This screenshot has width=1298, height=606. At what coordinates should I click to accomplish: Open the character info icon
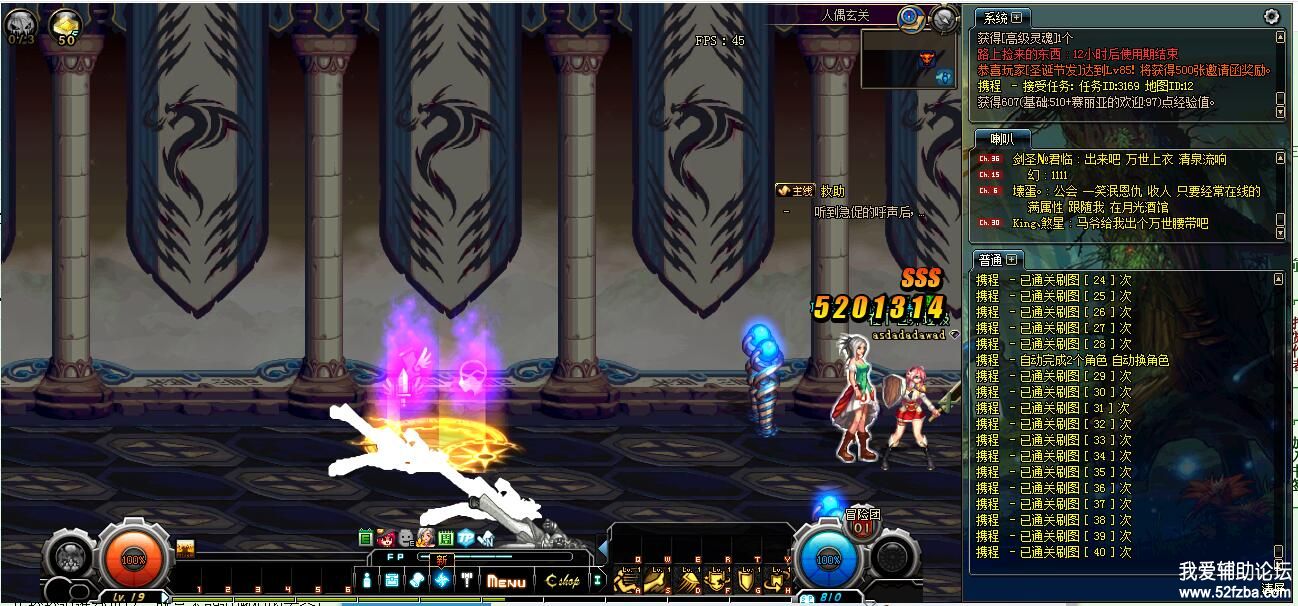coord(368,580)
